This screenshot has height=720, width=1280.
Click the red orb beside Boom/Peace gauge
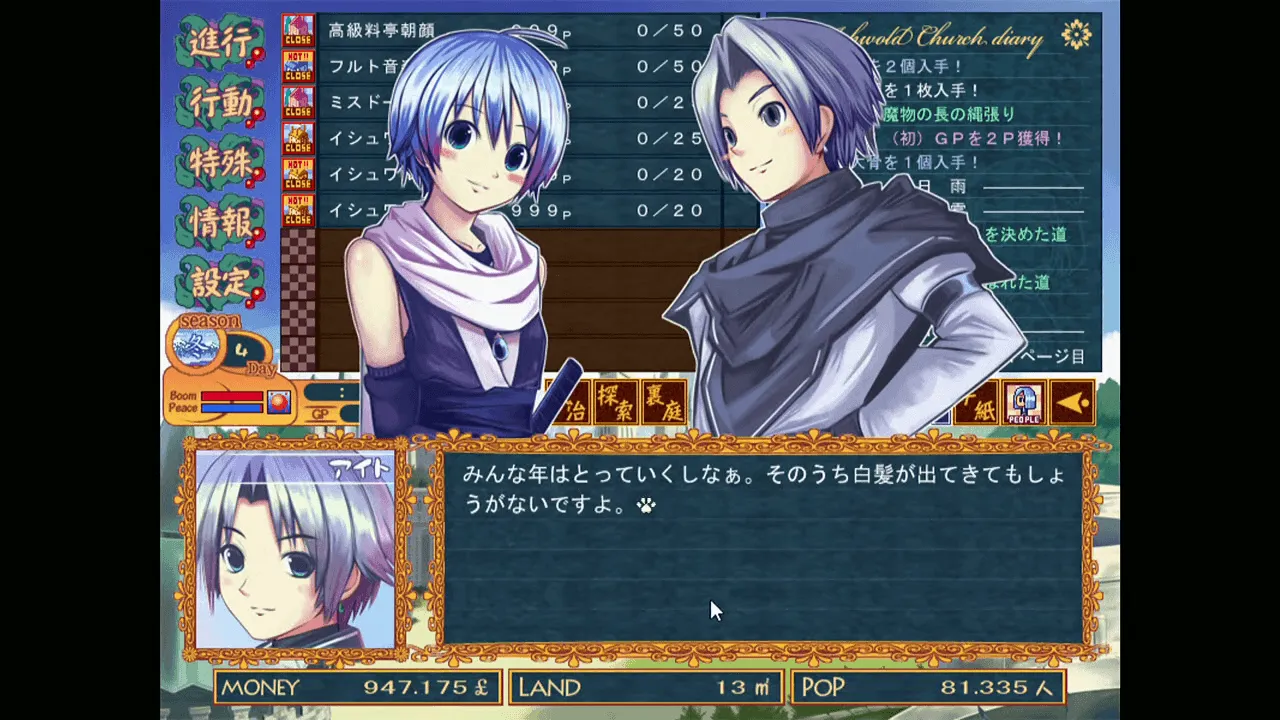pos(279,402)
